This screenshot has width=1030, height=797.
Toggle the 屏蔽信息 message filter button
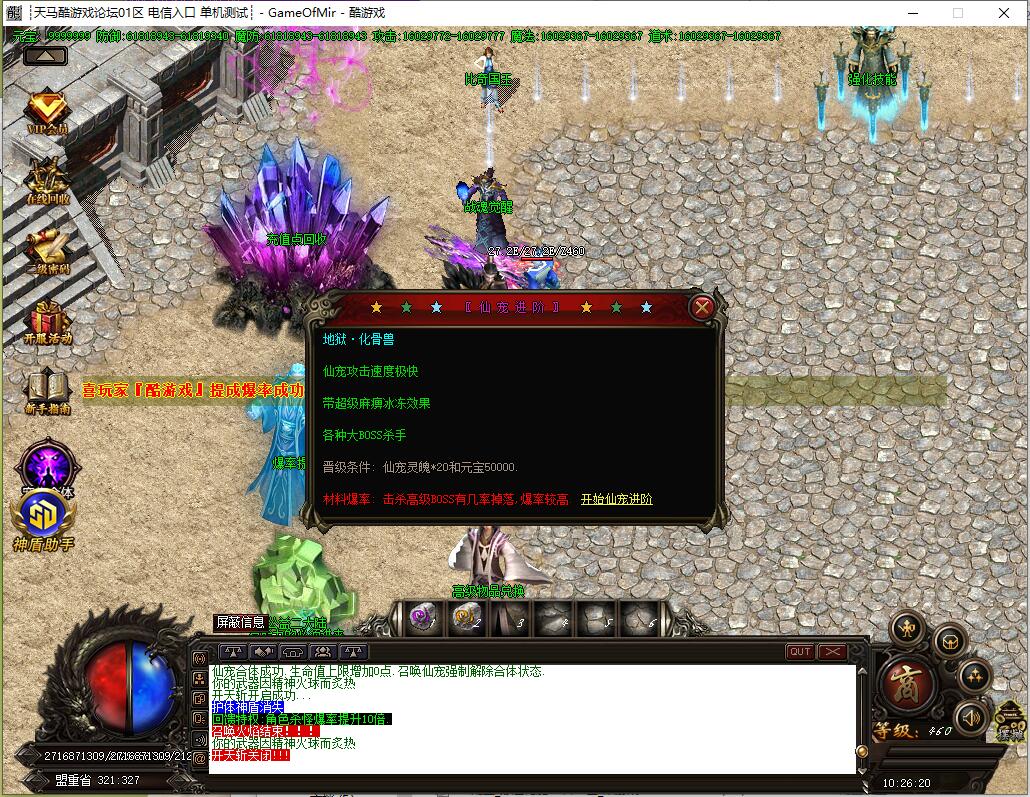(240, 622)
